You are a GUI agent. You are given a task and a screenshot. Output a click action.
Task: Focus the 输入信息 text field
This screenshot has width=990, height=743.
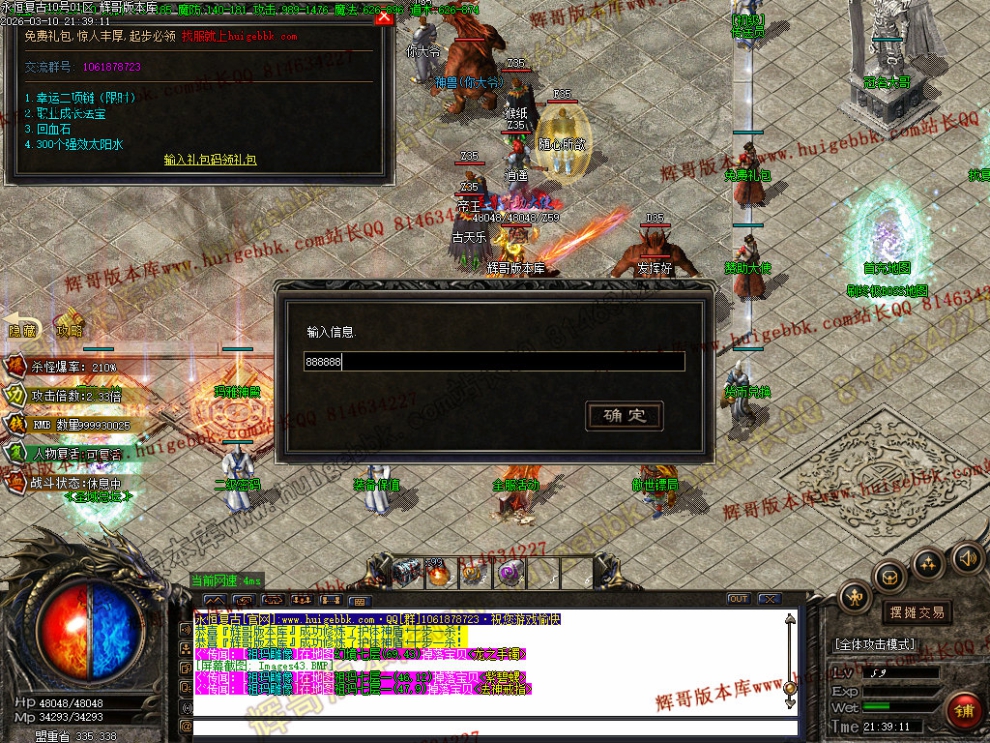click(x=494, y=361)
